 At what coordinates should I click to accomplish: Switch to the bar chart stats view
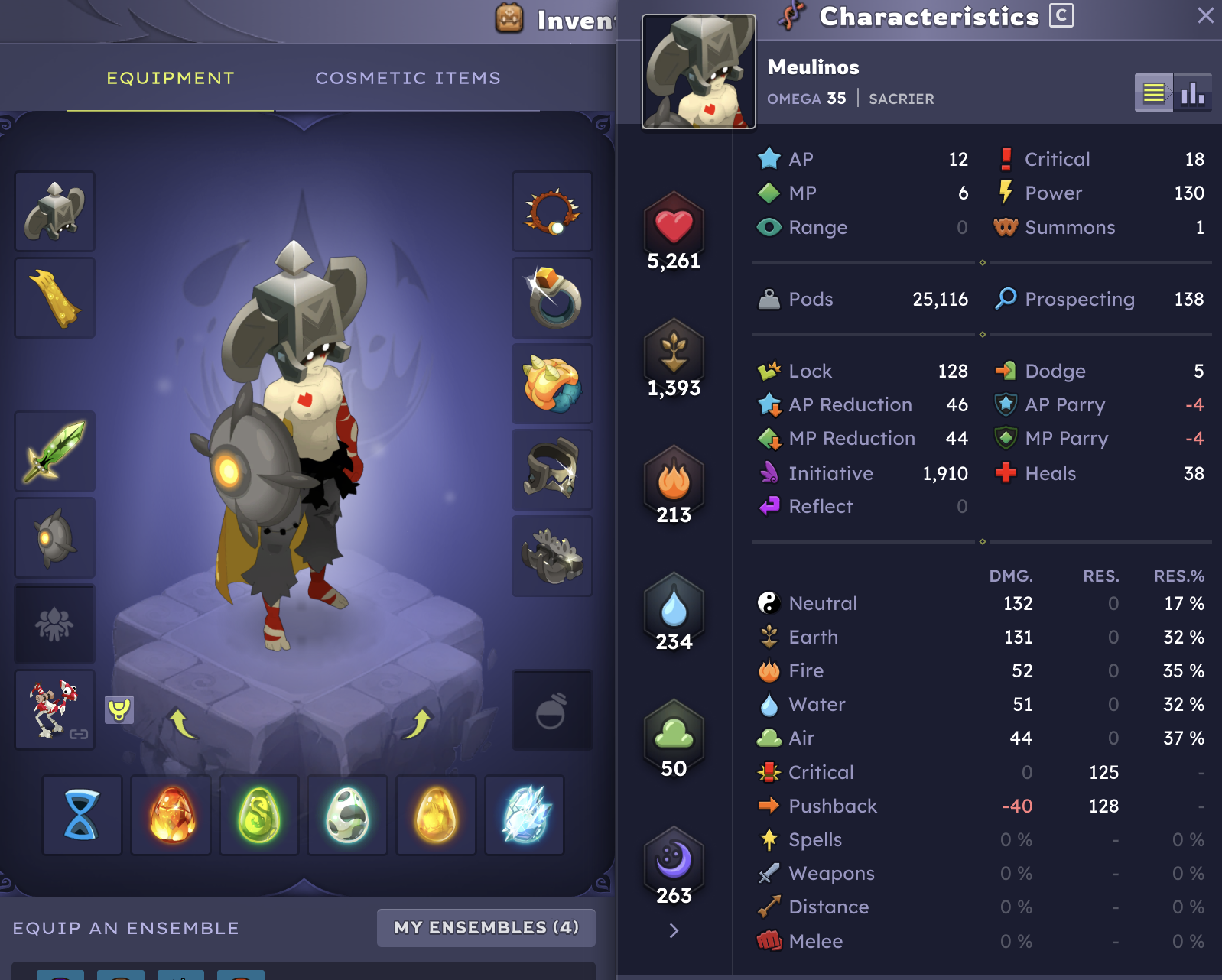pos(1194,93)
